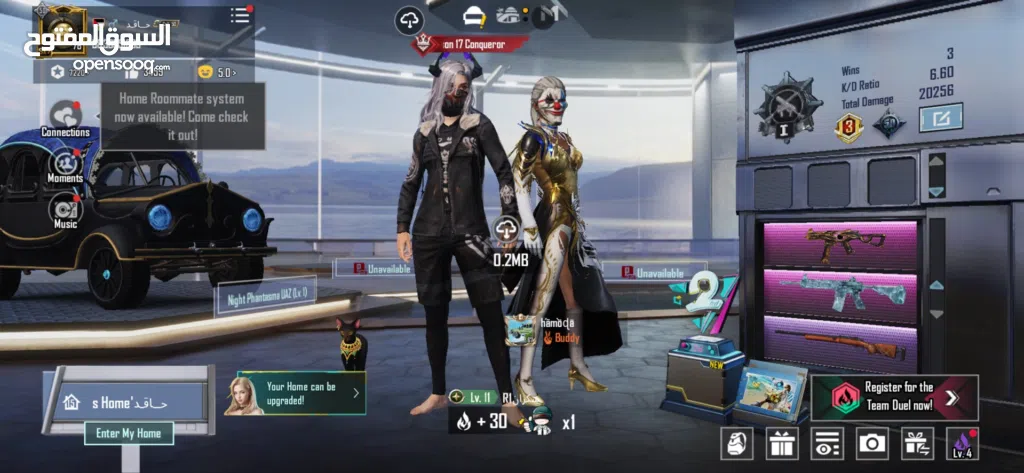1024x473 pixels.
Task: Select the Night Phantasma UAZ label
Action: 265,295
